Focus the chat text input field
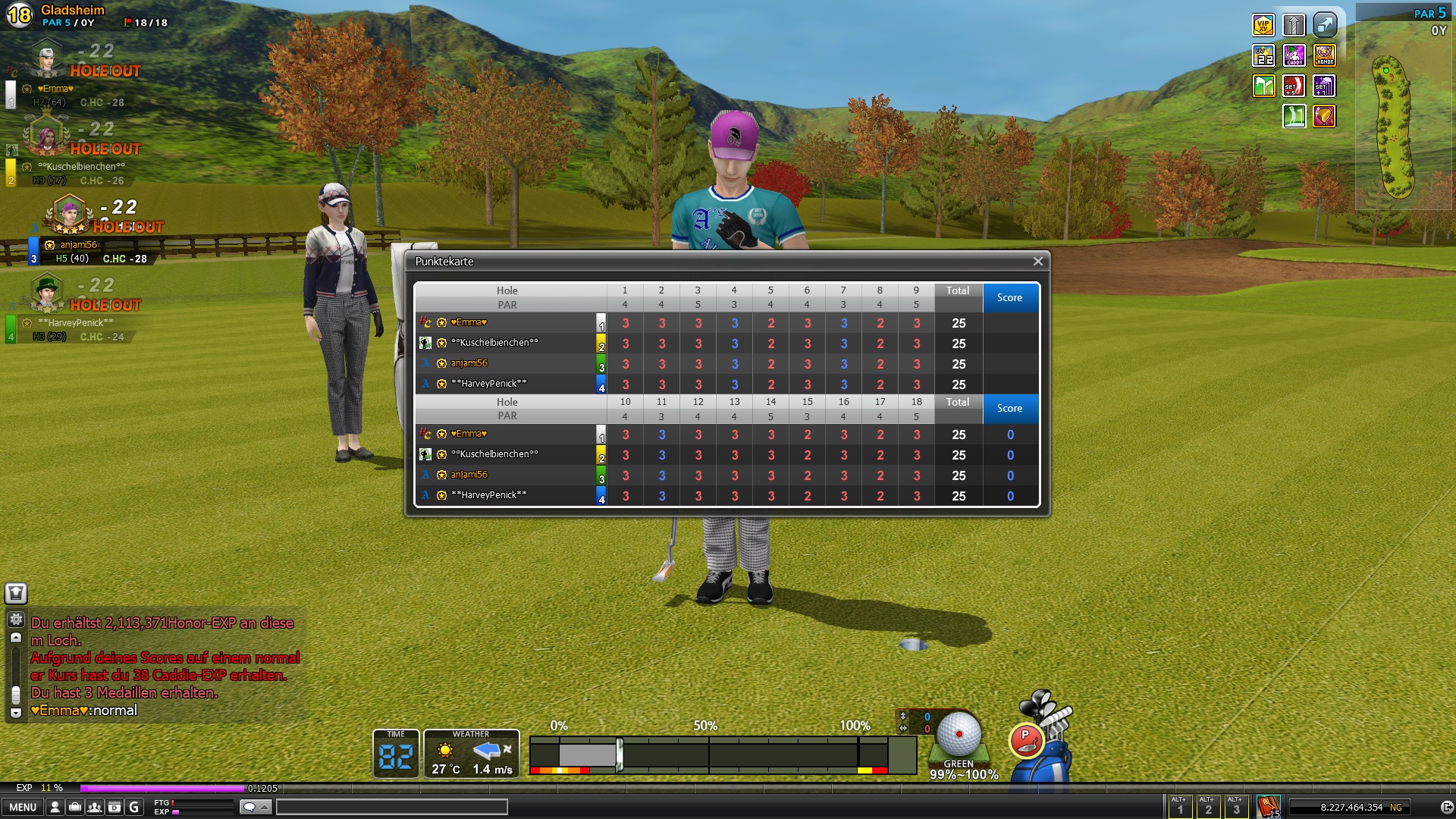This screenshot has width=1456, height=819. (391, 808)
